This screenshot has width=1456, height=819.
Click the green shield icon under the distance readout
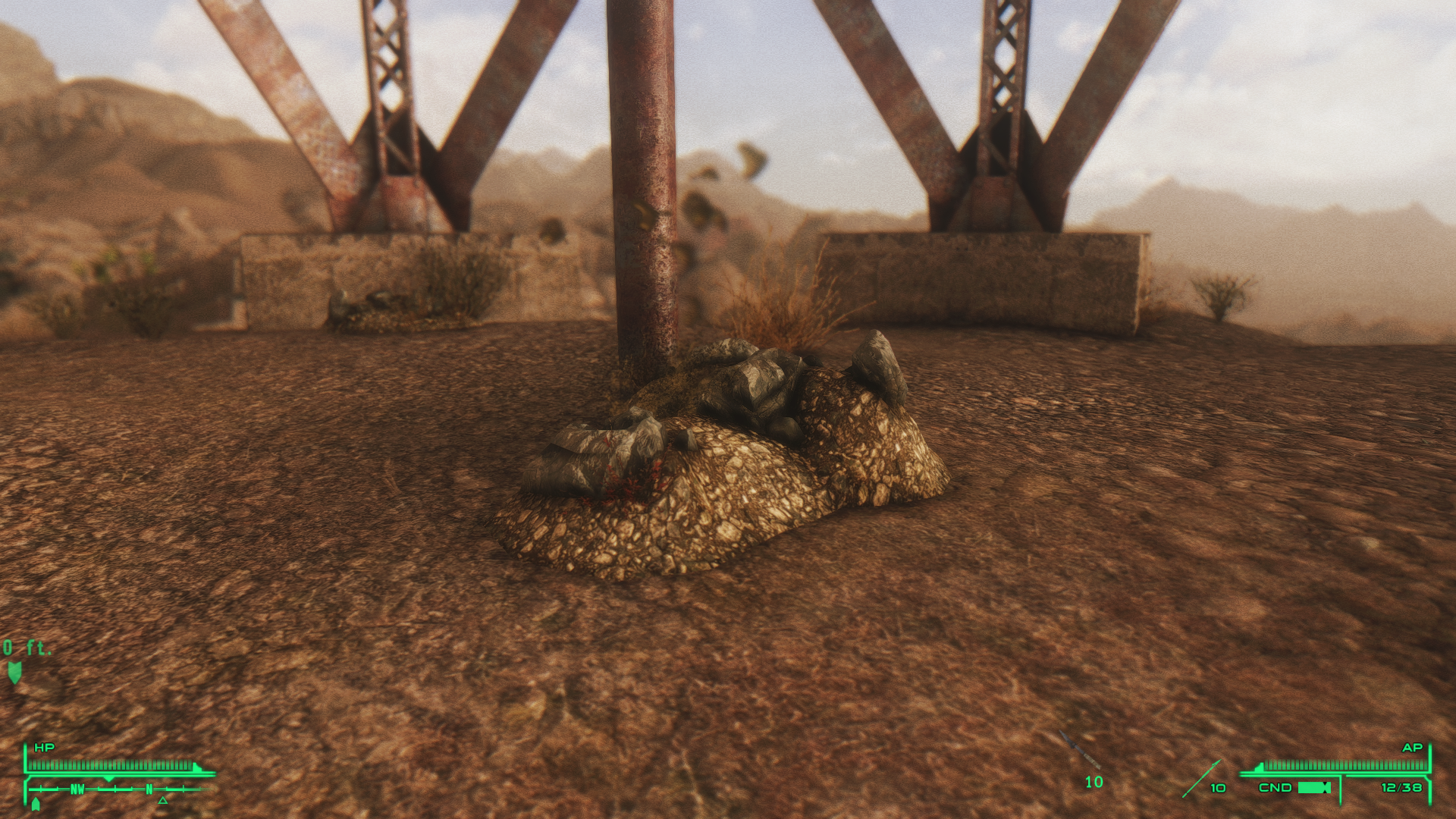[15, 673]
